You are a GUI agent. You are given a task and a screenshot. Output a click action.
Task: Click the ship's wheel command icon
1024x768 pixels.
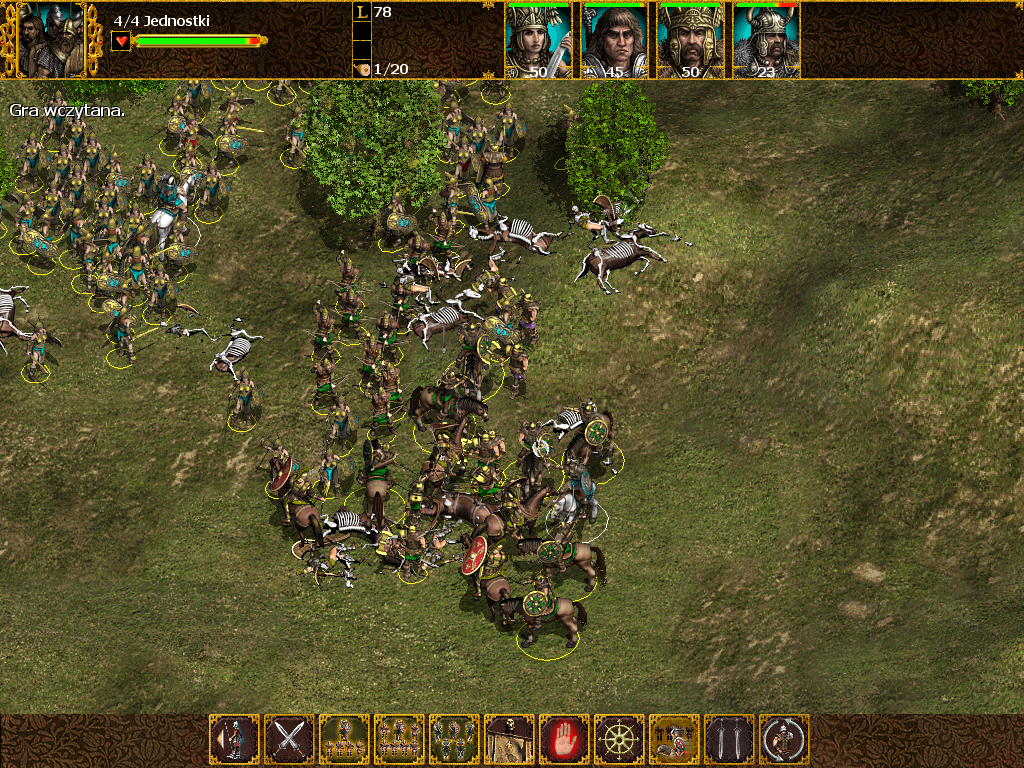(x=620, y=740)
